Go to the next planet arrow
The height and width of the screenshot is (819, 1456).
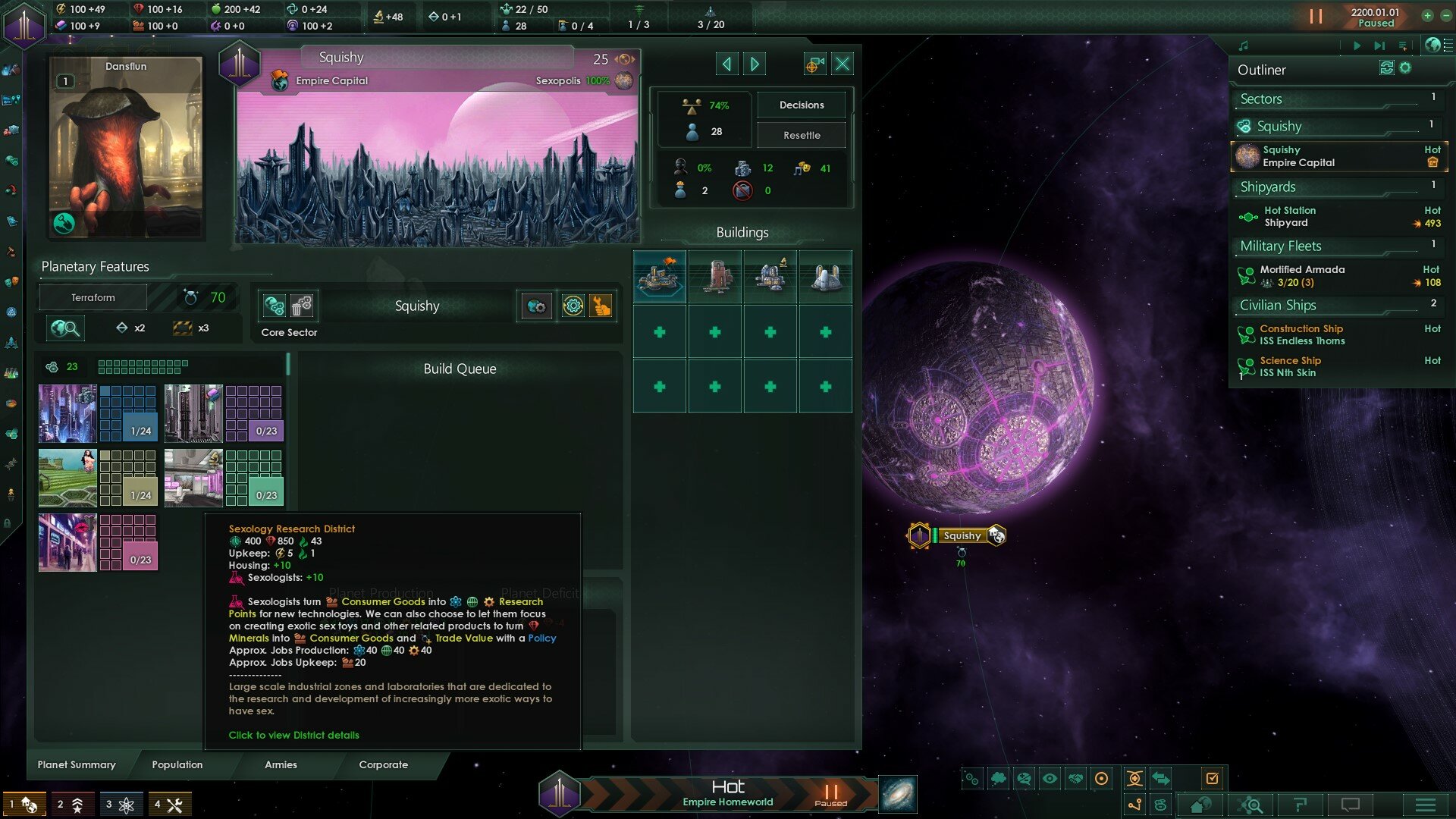pos(755,64)
